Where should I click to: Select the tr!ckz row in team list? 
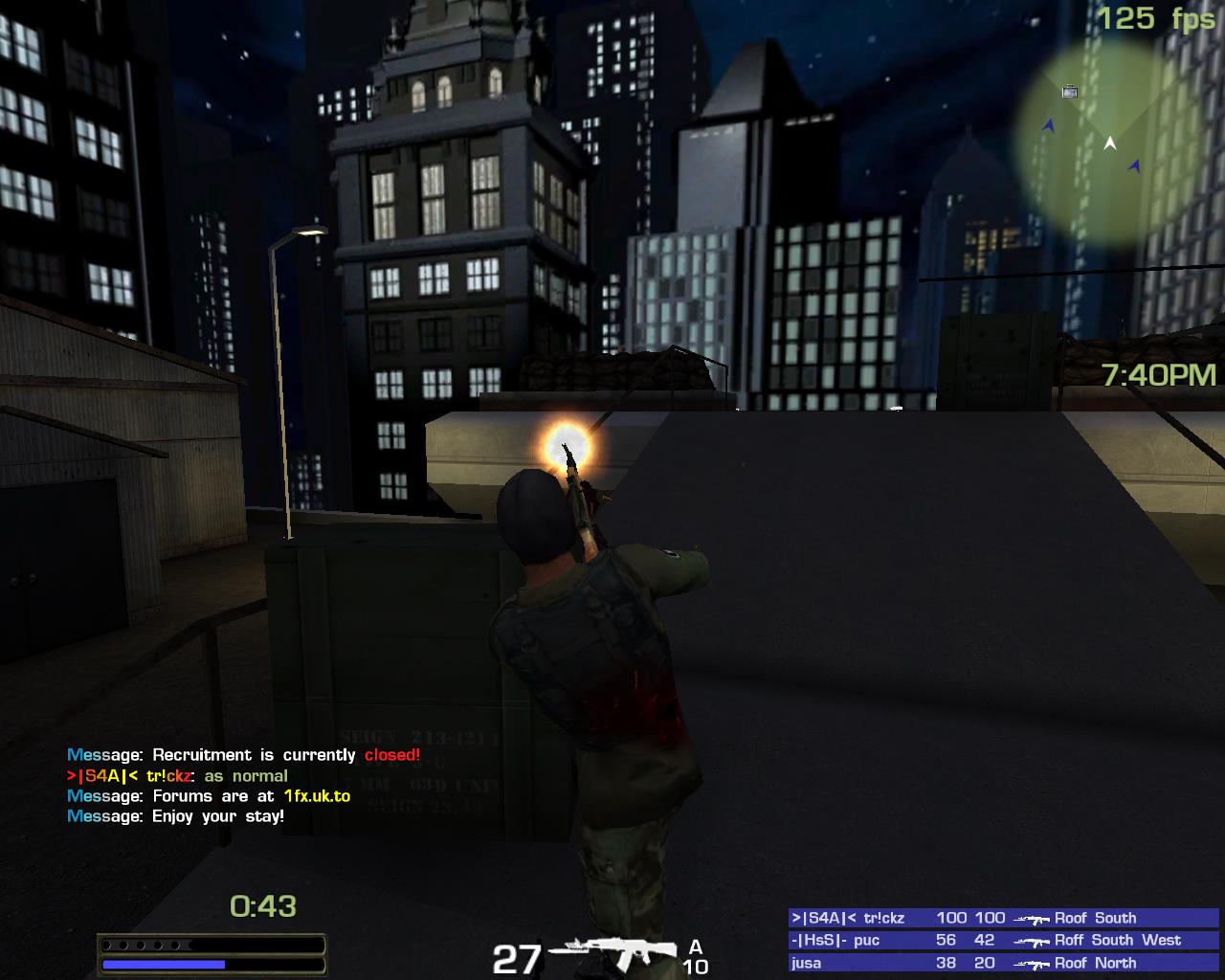click(x=1004, y=918)
